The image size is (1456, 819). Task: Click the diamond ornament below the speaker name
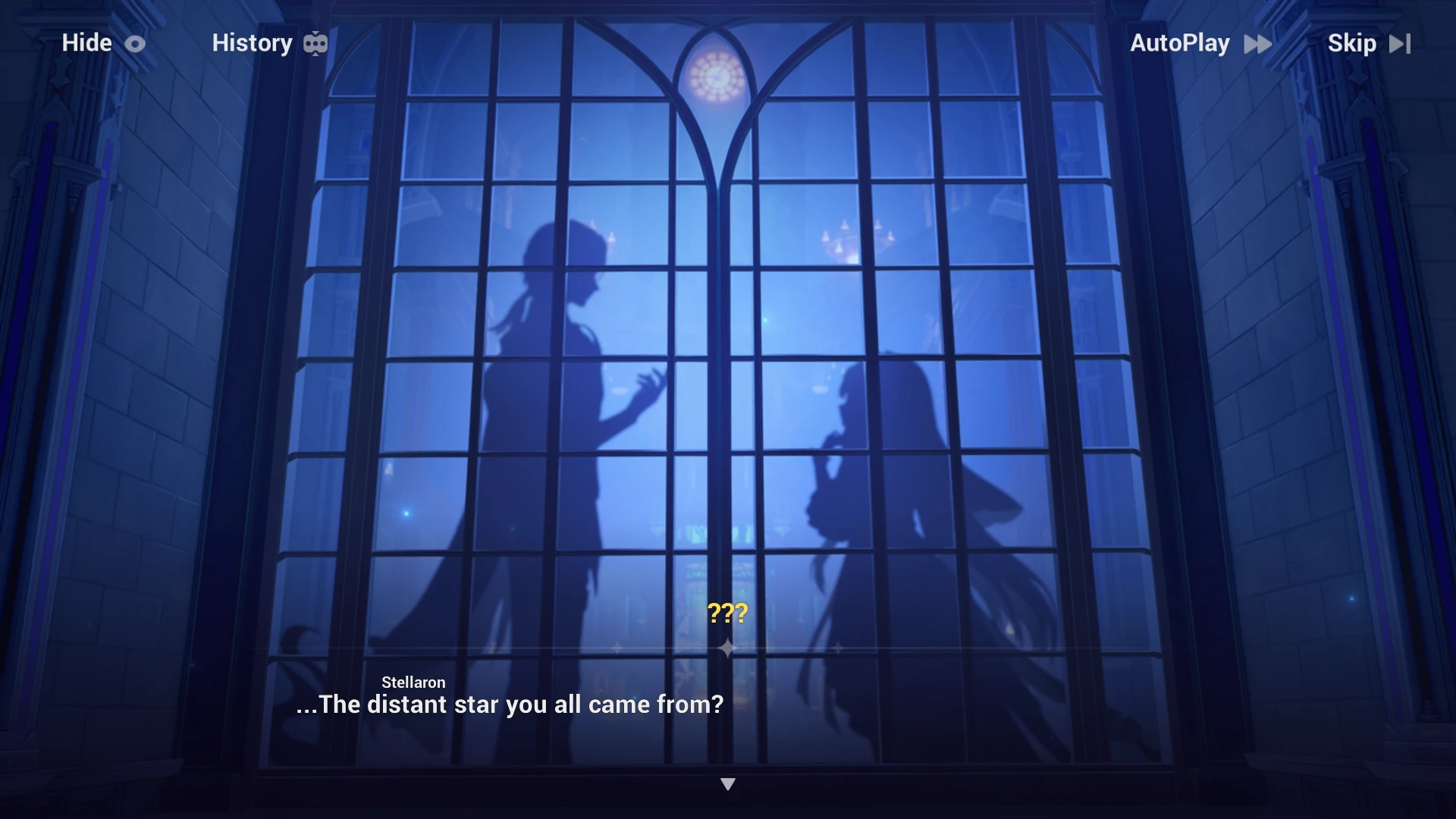coord(728,647)
